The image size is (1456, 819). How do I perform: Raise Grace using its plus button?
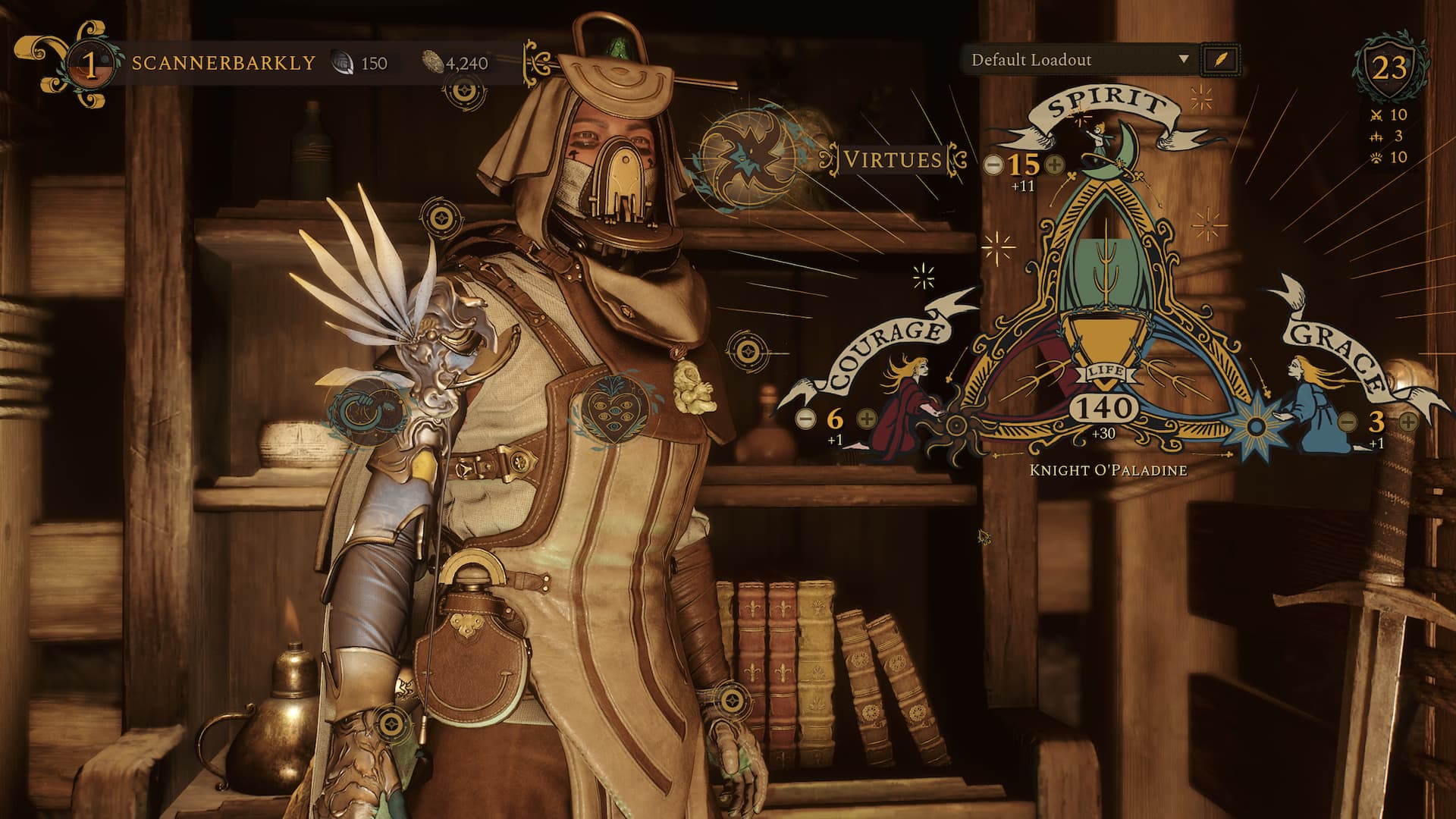(x=1407, y=422)
